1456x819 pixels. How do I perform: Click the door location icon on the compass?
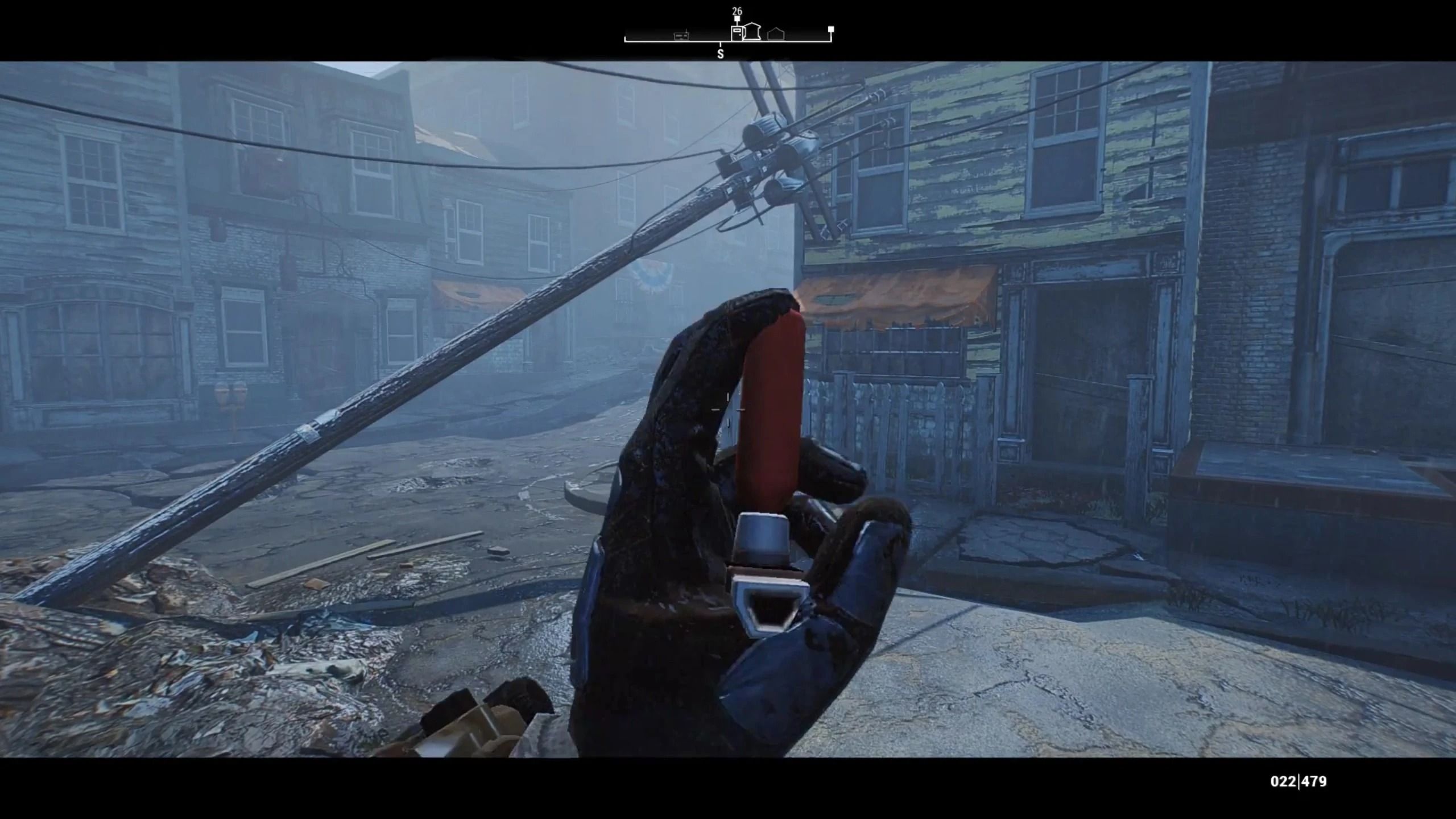pyautogui.click(x=737, y=35)
